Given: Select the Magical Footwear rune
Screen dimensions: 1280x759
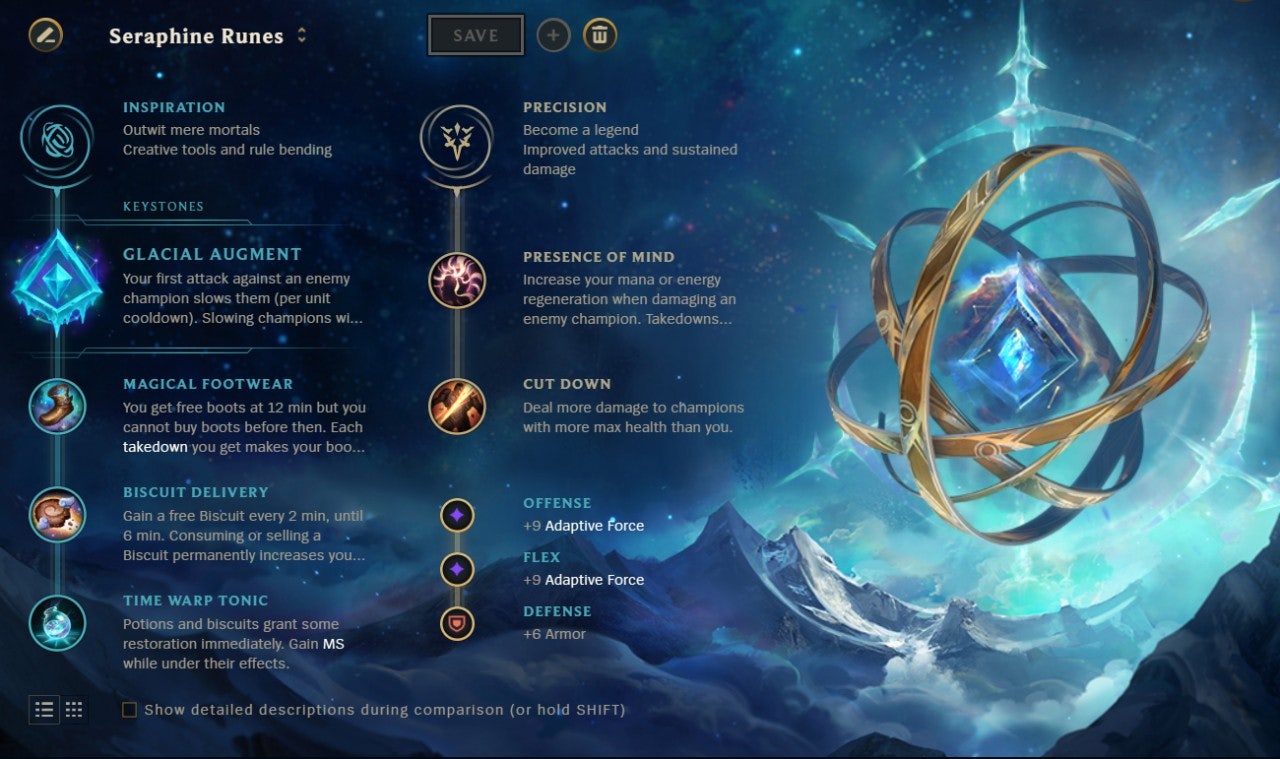Looking at the screenshot, I should coord(57,405).
